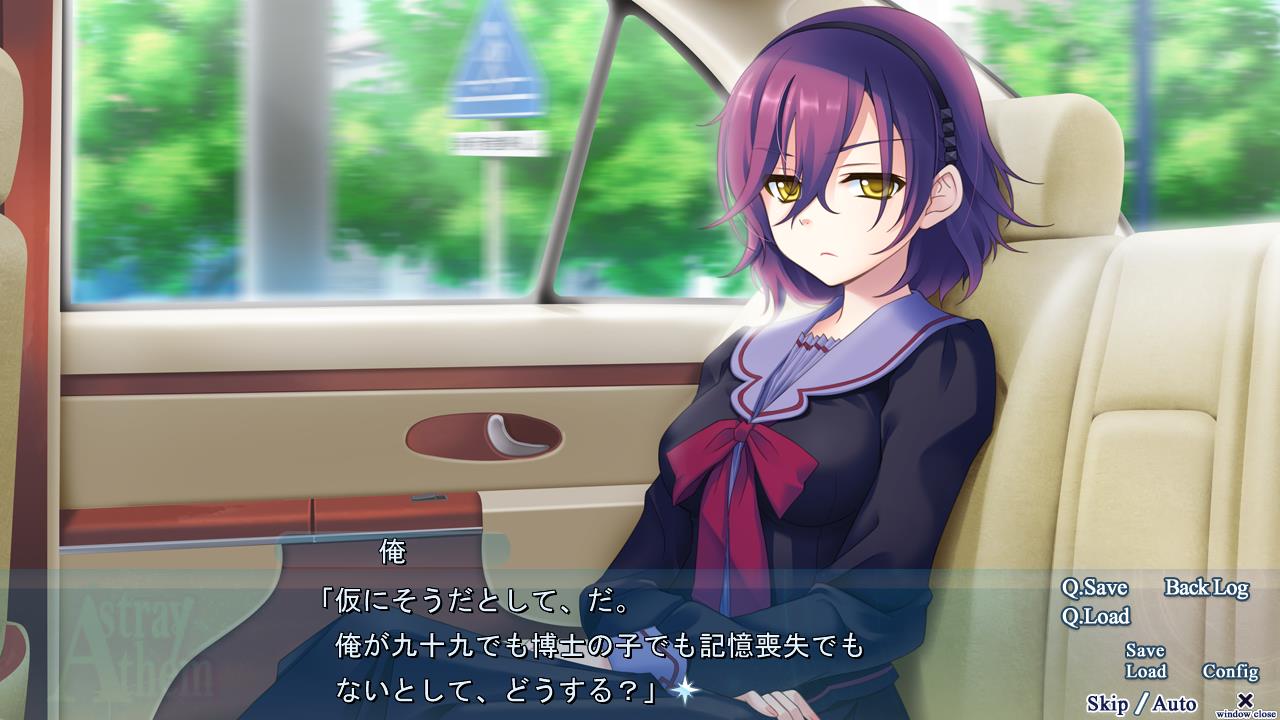Click the Q.Save button
Screen dimensions: 1280x720
pos(1094,588)
